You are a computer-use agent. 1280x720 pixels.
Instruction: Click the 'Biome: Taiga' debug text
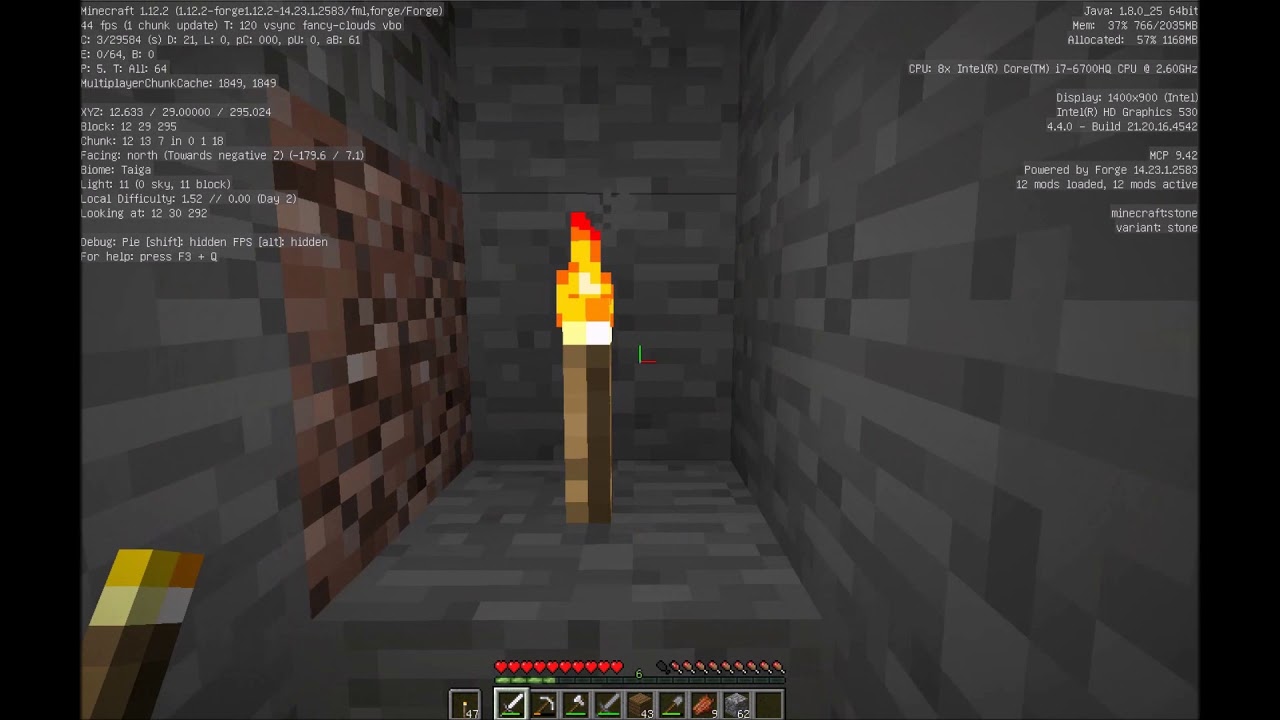[115, 170]
